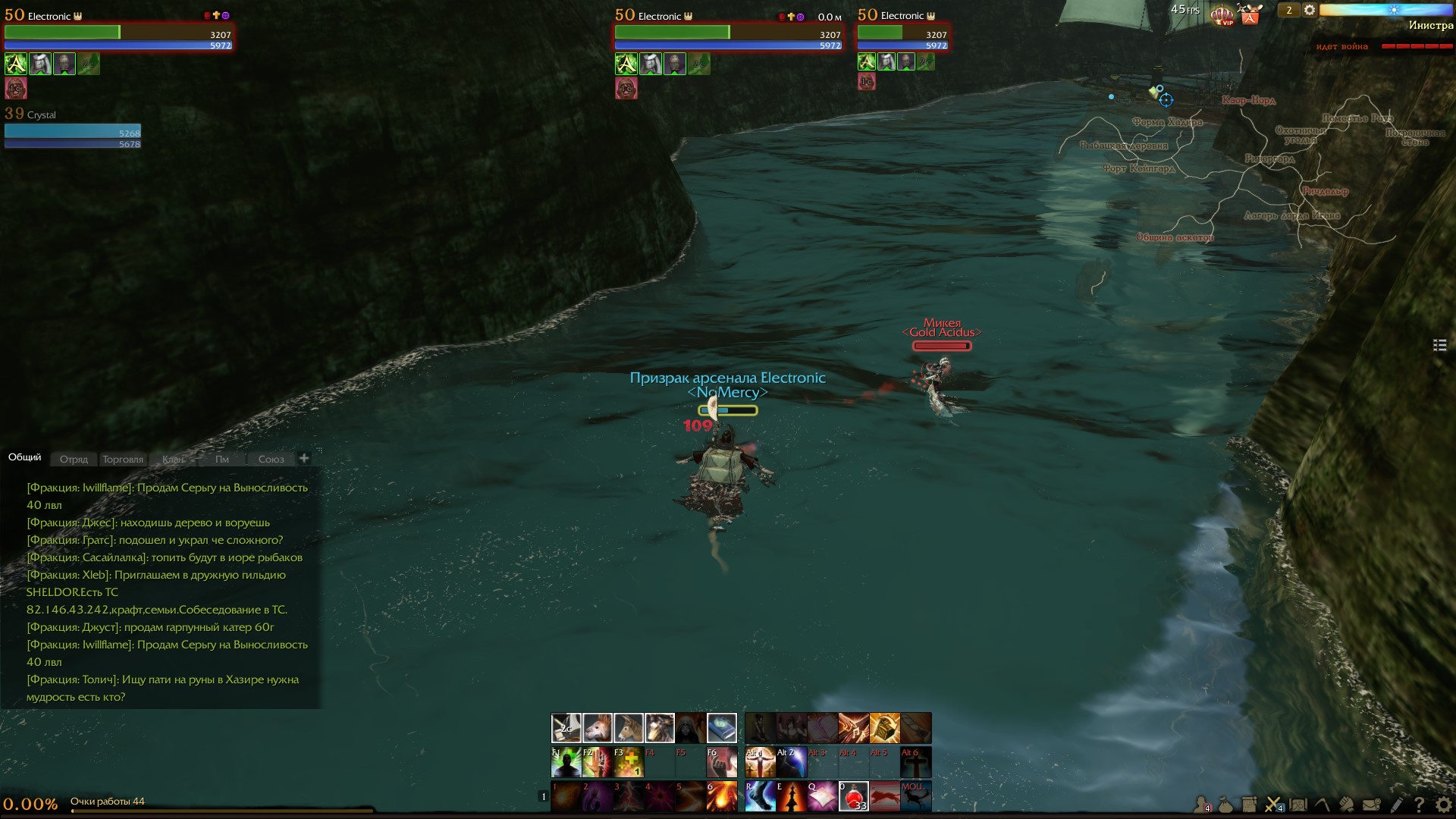Image resolution: width=1456 pixels, height=819 pixels.
Task: Open the world map scroll icon
Action: [x=1298, y=805]
